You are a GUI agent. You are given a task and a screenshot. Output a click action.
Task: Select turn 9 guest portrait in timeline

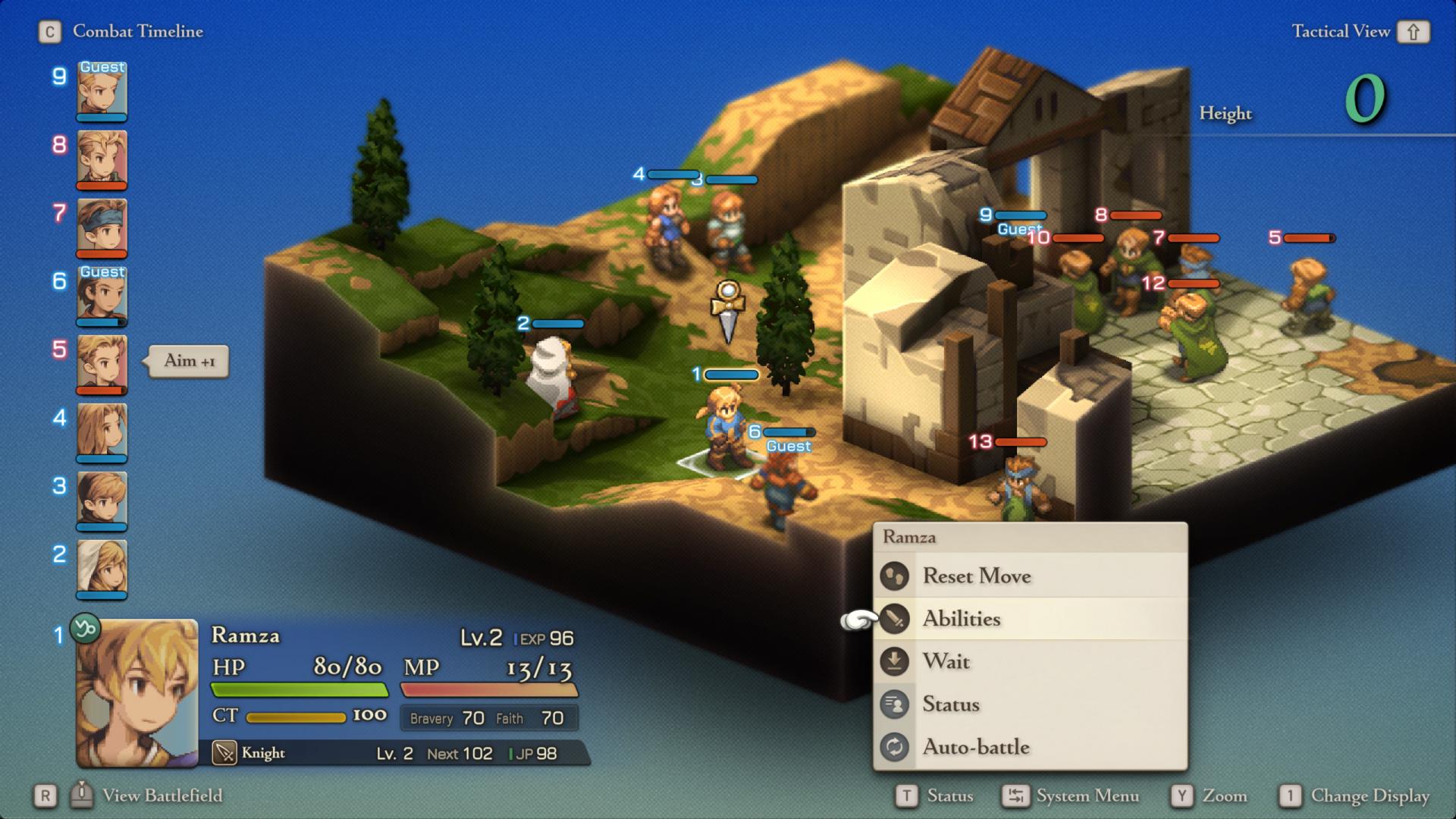tap(102, 91)
